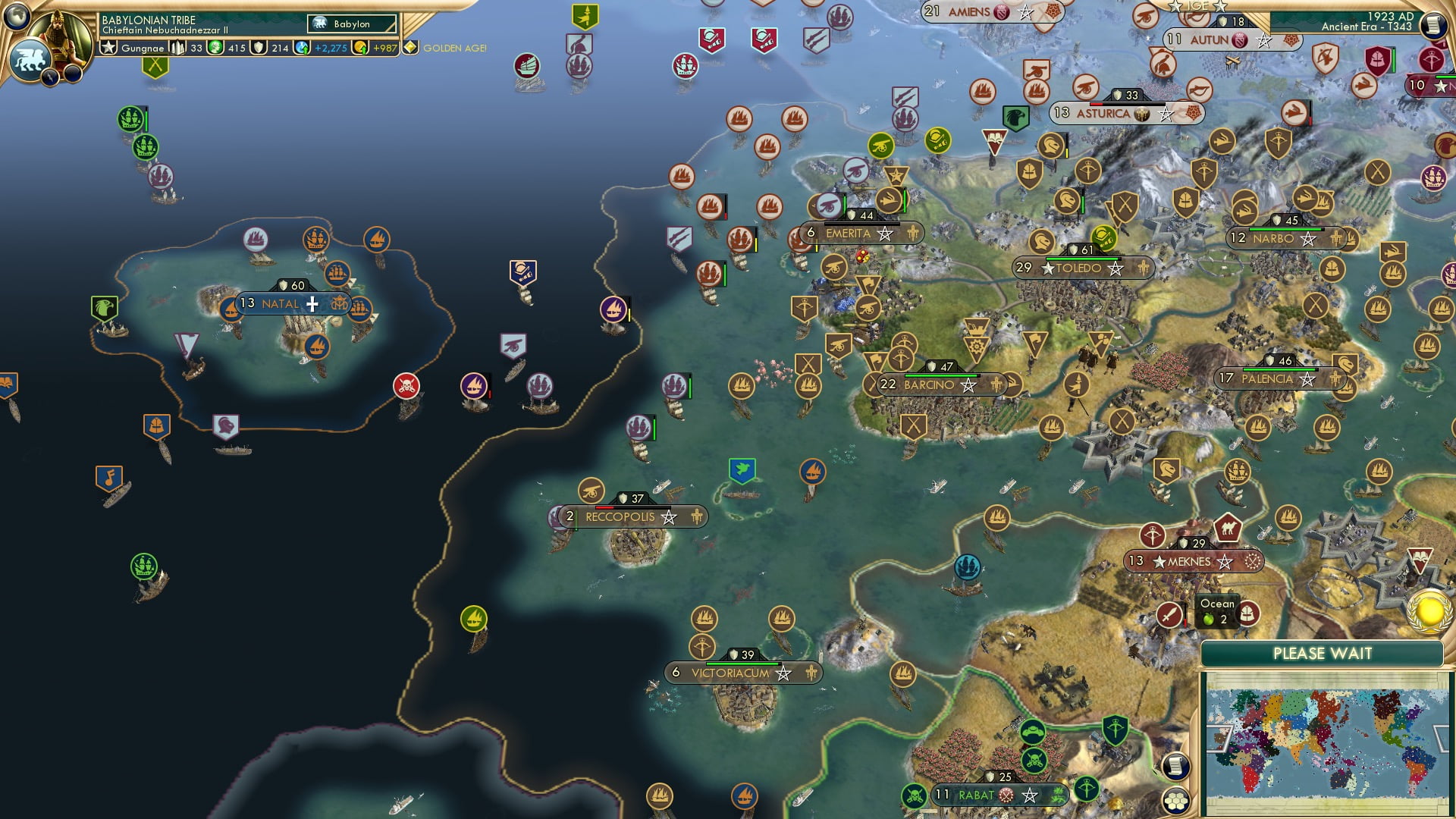Viewport: 1456px width, 819px height.
Task: Open the social policies scroll icon near minimap
Action: [1175, 767]
